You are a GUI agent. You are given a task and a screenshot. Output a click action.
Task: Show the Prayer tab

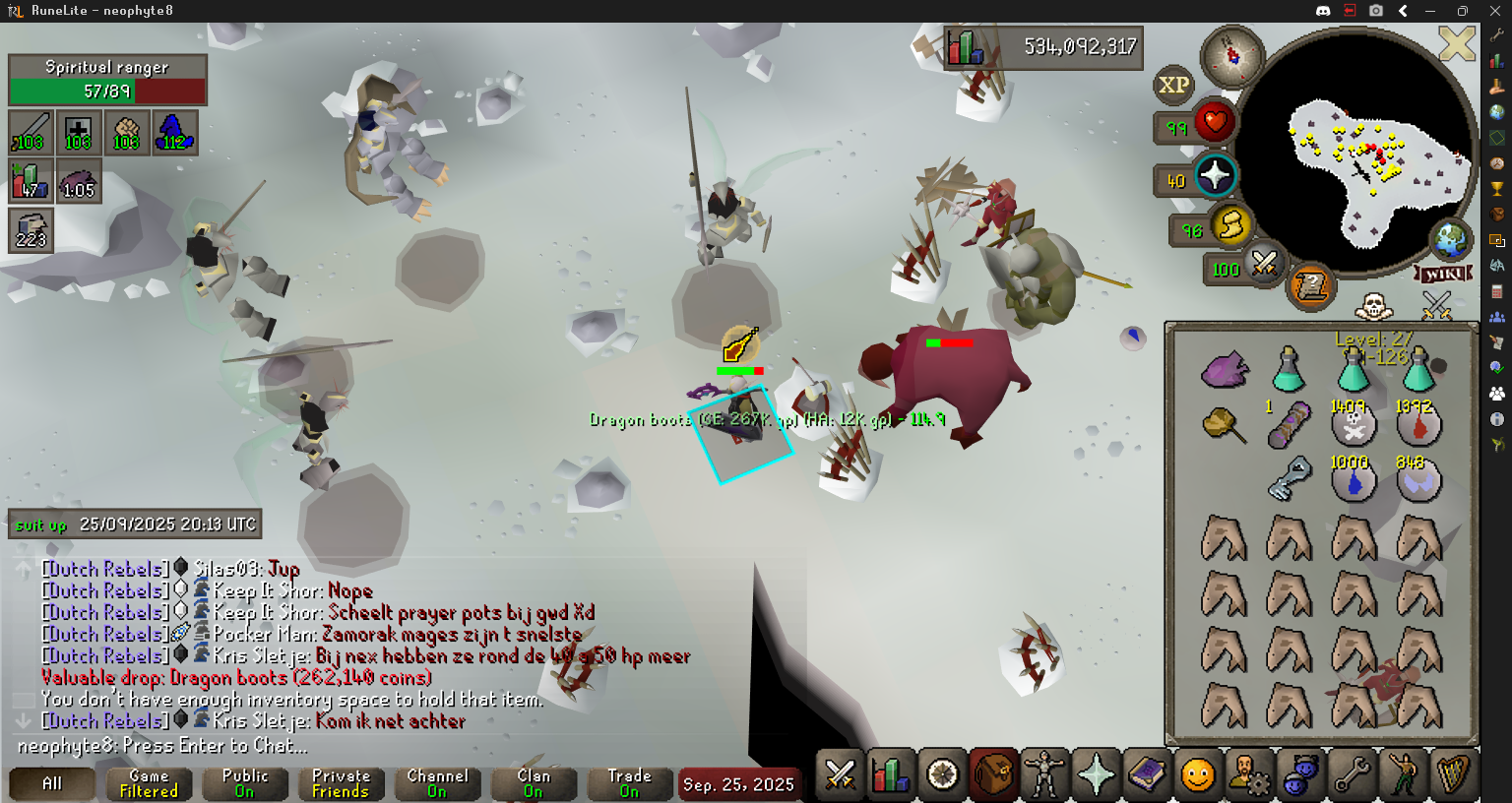tap(1096, 775)
